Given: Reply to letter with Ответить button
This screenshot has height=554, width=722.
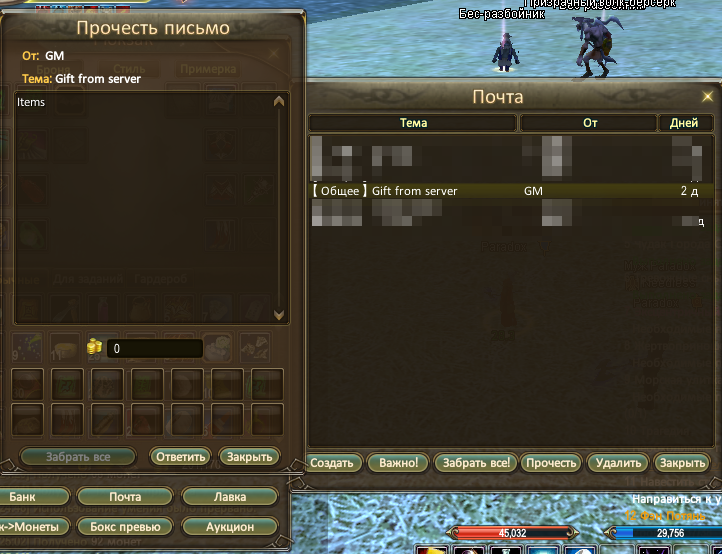Looking at the screenshot, I should (180, 457).
